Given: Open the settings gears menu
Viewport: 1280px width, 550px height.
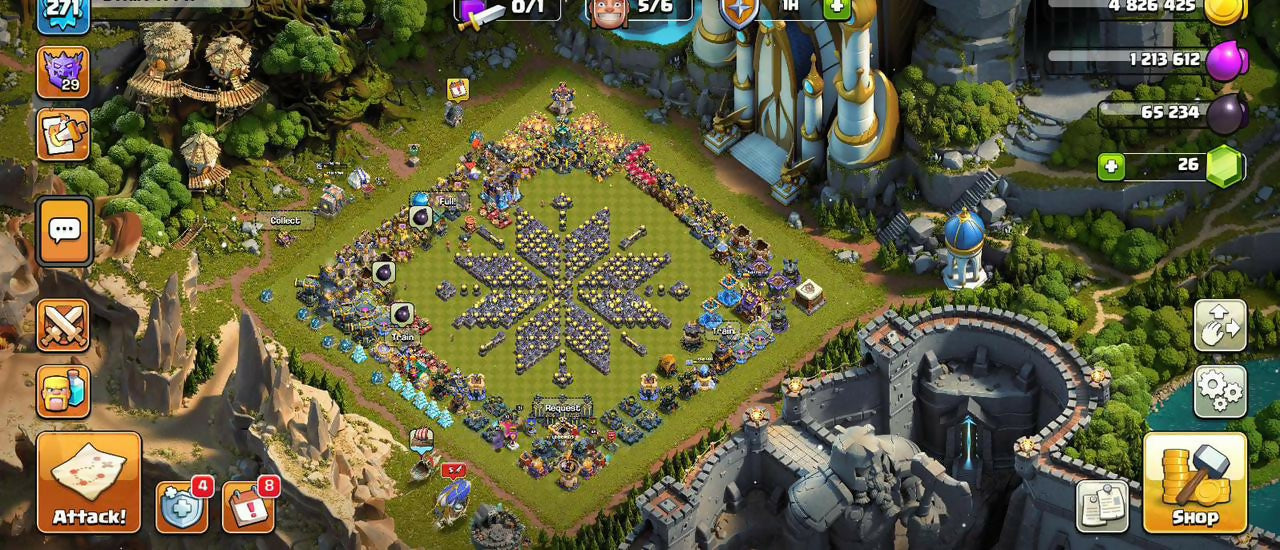Looking at the screenshot, I should pos(1220,391).
